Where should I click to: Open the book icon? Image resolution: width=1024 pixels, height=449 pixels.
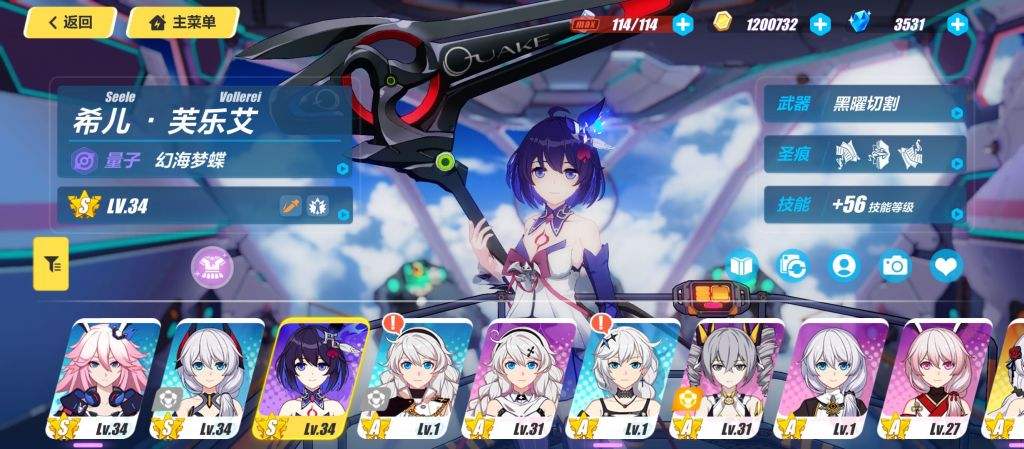coord(742,265)
